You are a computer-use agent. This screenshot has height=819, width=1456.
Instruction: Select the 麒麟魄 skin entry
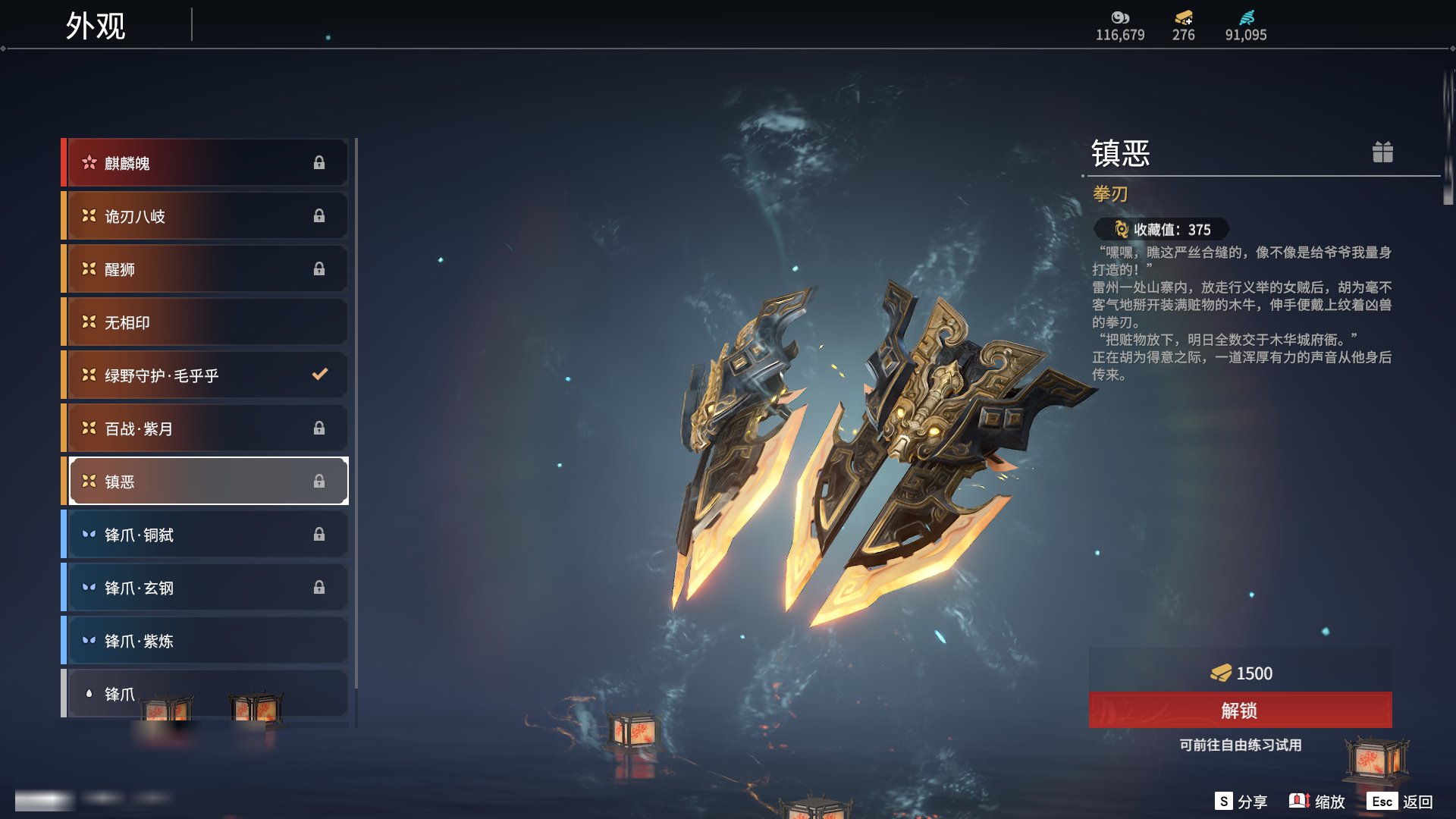tap(206, 163)
